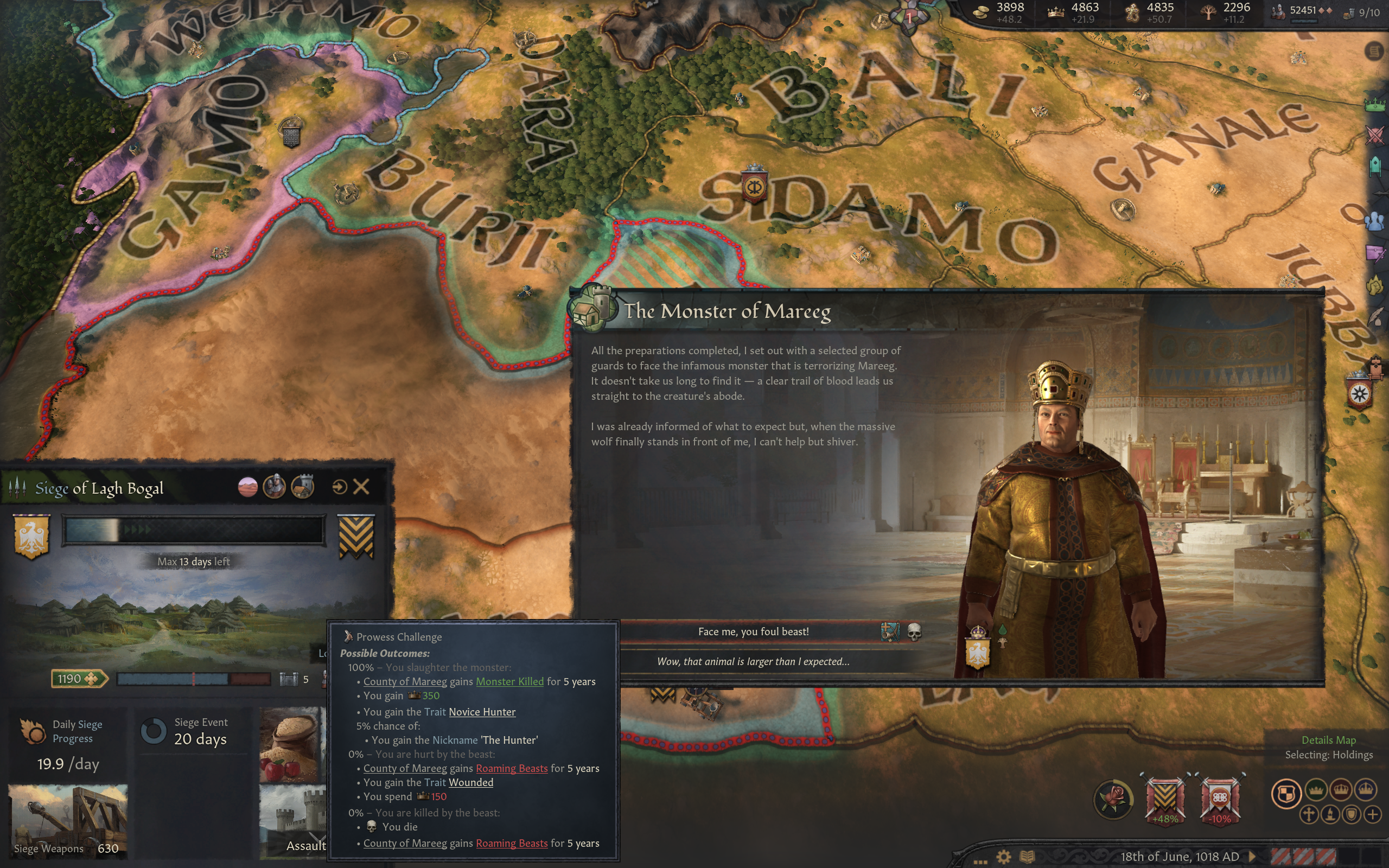1389x868 pixels.
Task: Select the defender yellow chevron banner
Action: [356, 535]
